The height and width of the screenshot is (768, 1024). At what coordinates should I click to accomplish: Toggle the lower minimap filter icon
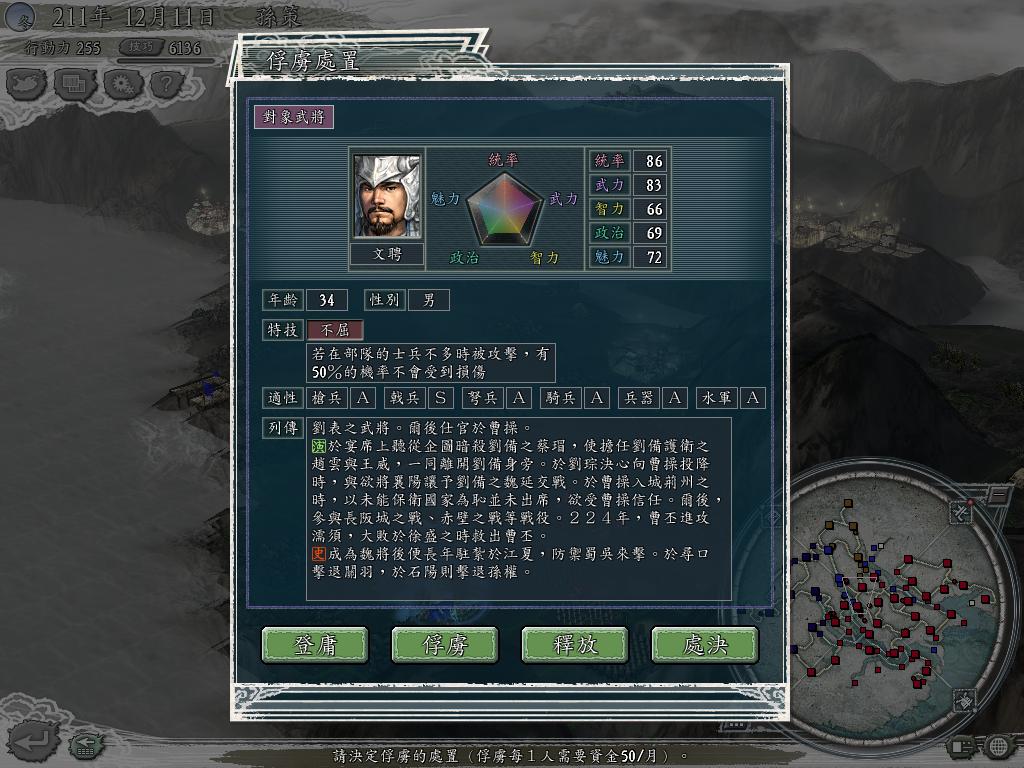tap(964, 700)
